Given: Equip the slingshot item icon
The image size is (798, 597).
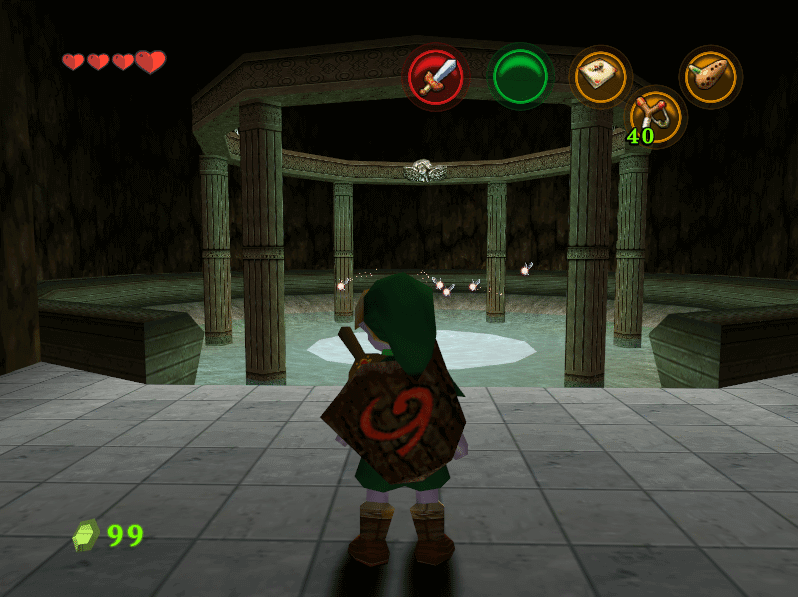Looking at the screenshot, I should 655,113.
